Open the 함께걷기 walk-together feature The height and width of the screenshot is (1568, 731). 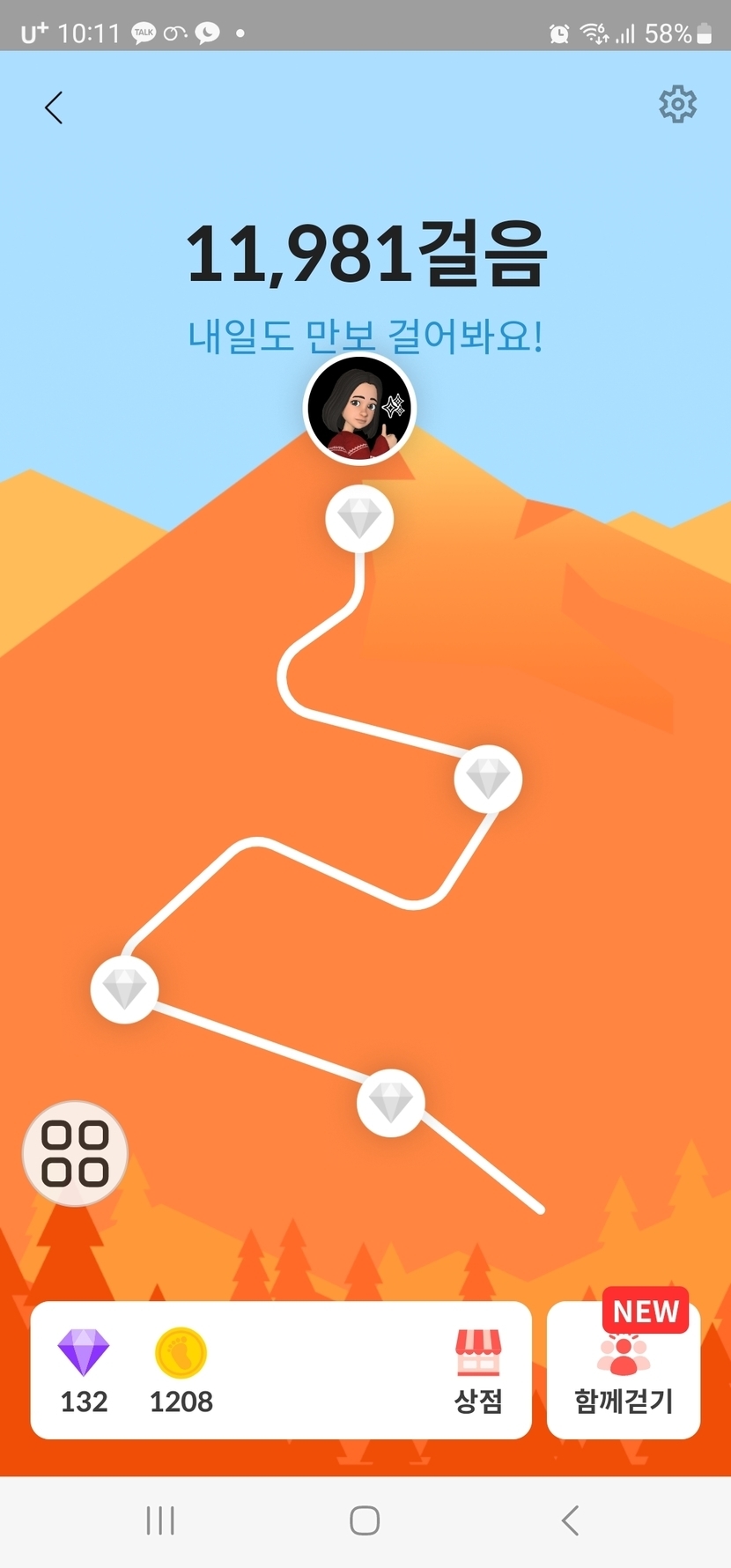(x=624, y=1371)
